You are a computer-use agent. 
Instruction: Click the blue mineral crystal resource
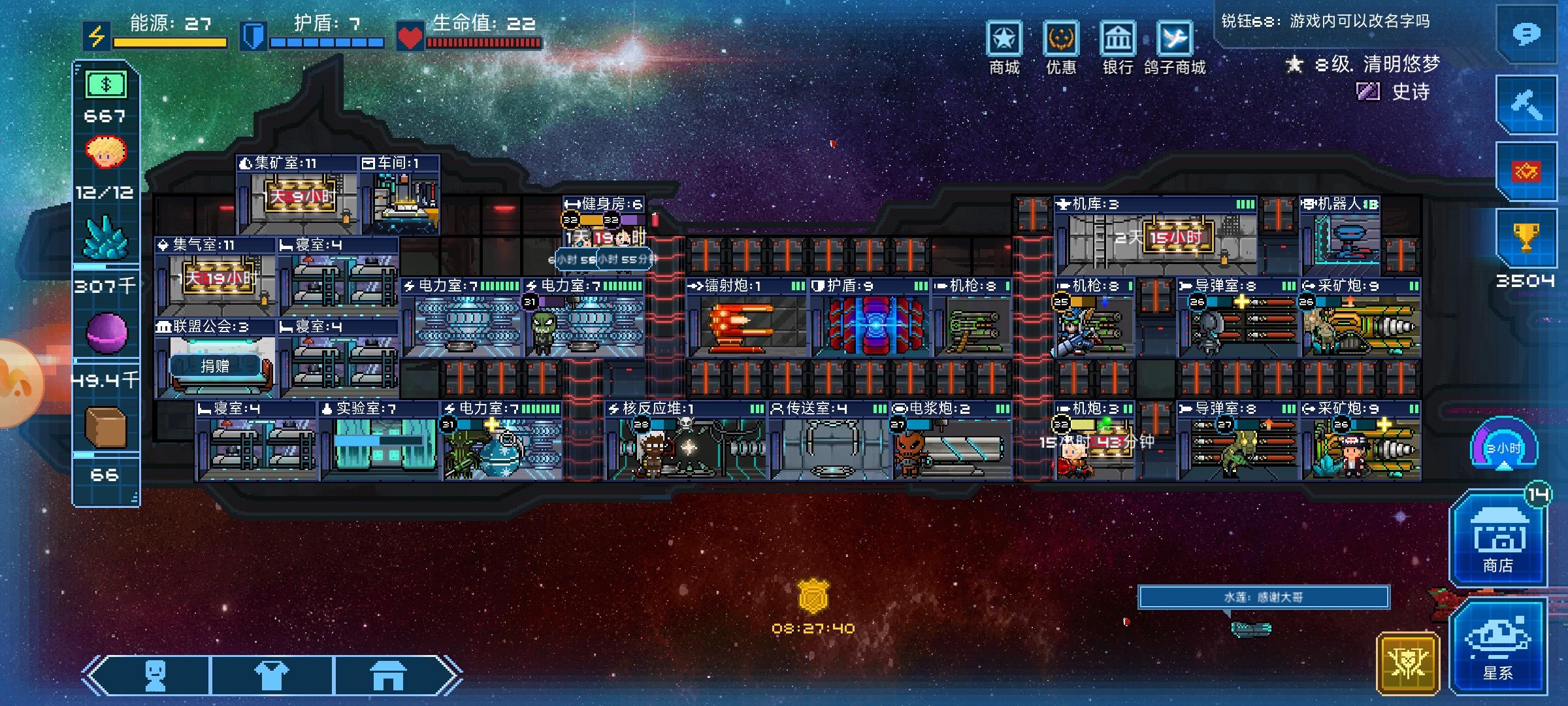coord(106,238)
